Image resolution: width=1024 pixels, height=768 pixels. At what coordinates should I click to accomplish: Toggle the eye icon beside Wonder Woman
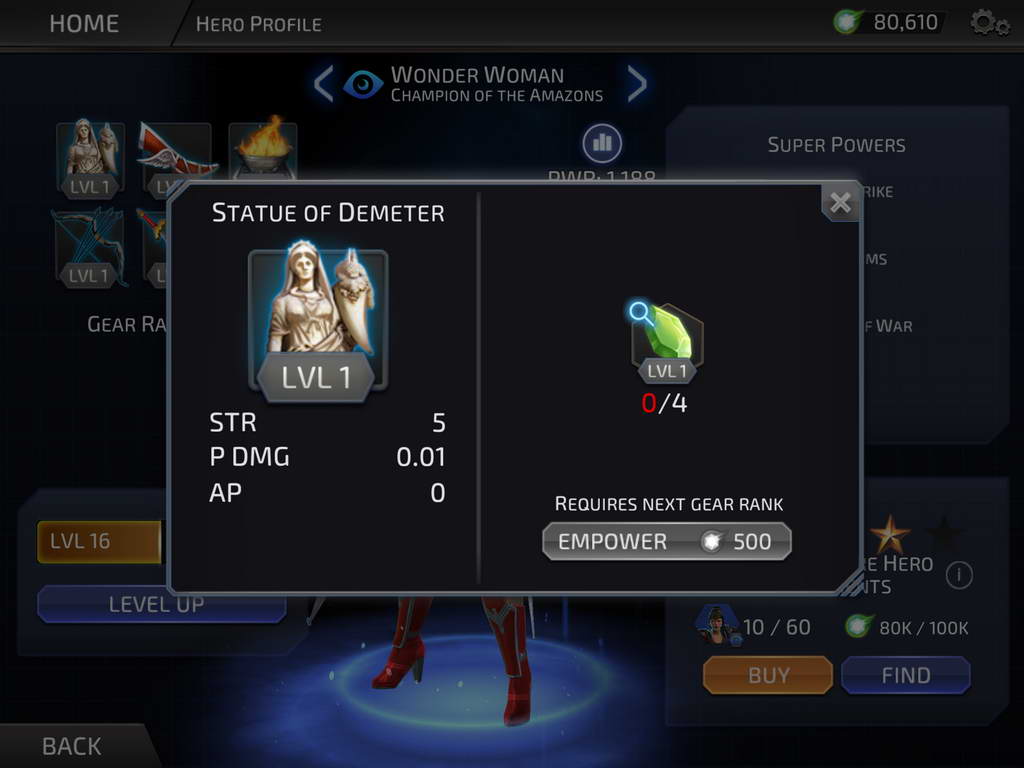tap(363, 85)
